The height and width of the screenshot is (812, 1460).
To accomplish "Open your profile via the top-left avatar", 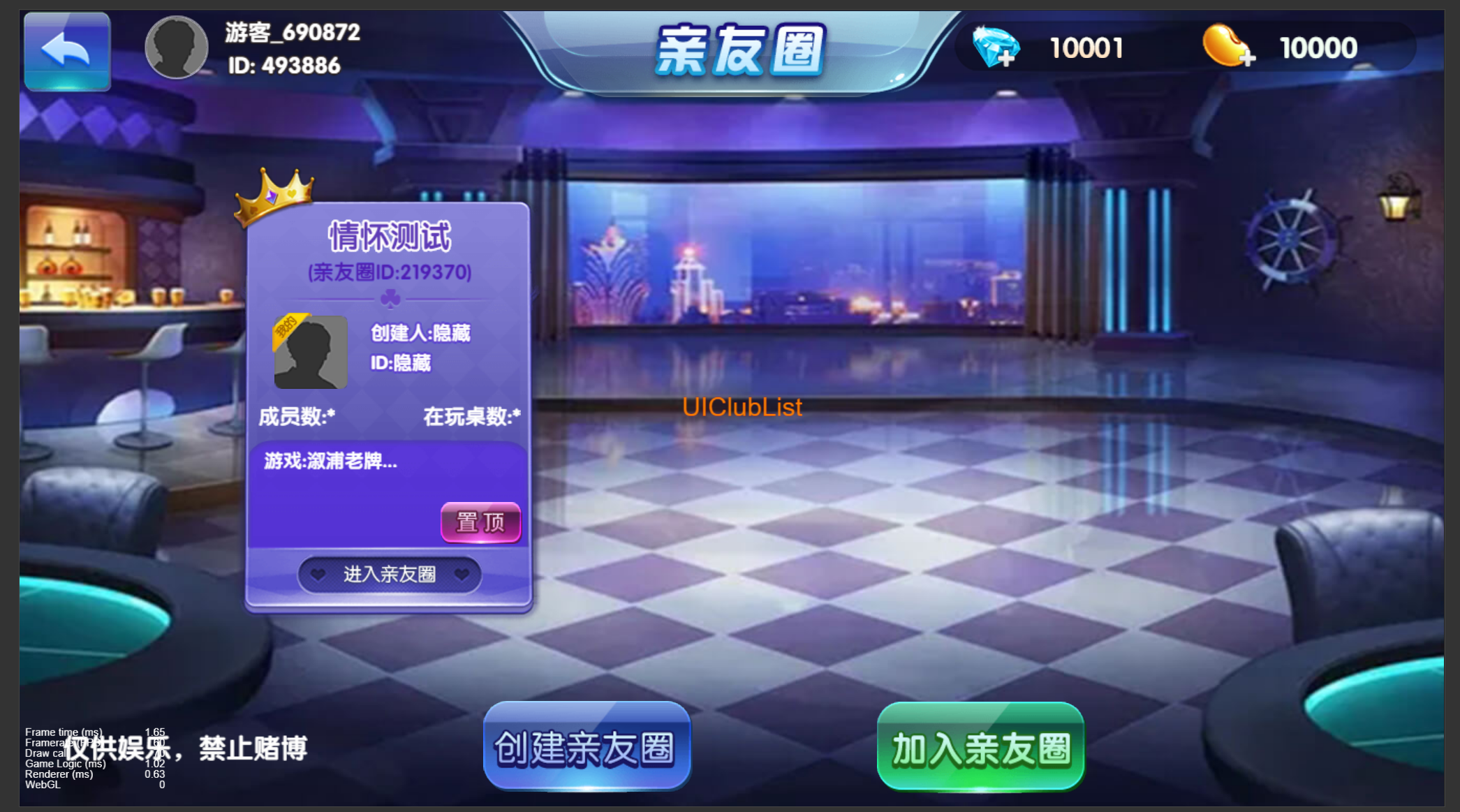I will tap(176, 46).
